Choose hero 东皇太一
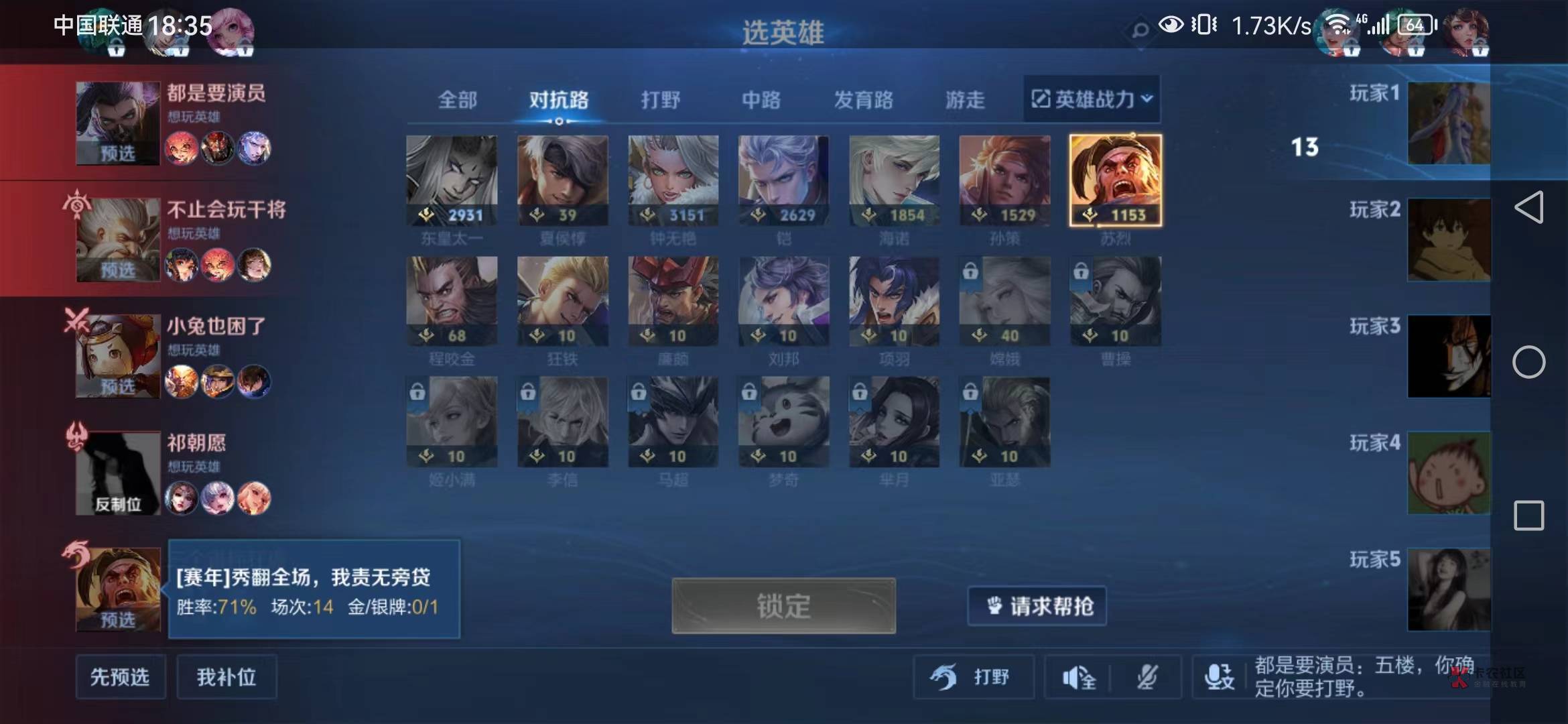Screen dimensions: 1568x724 [452, 180]
